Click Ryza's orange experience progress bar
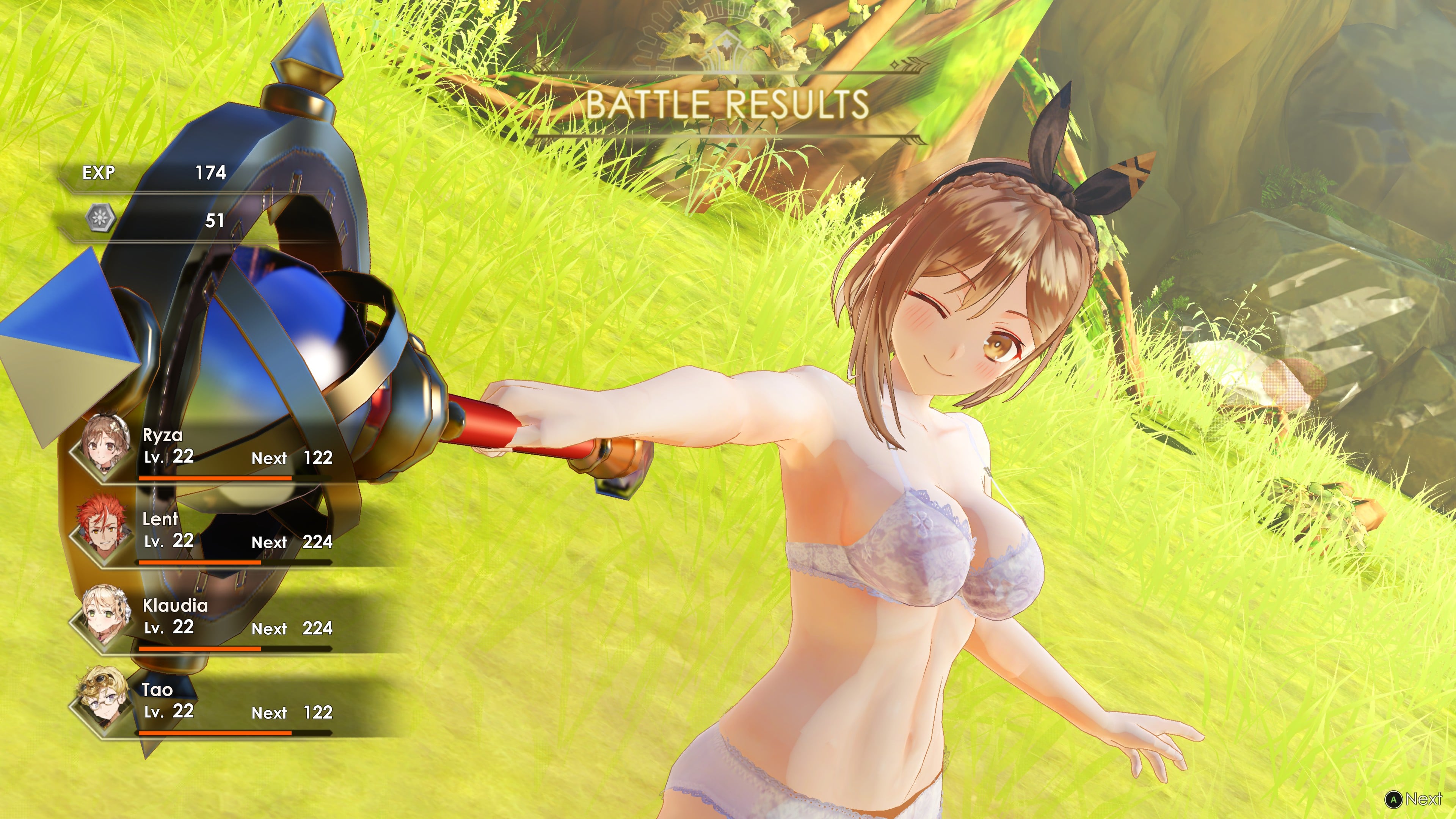 click(x=215, y=478)
